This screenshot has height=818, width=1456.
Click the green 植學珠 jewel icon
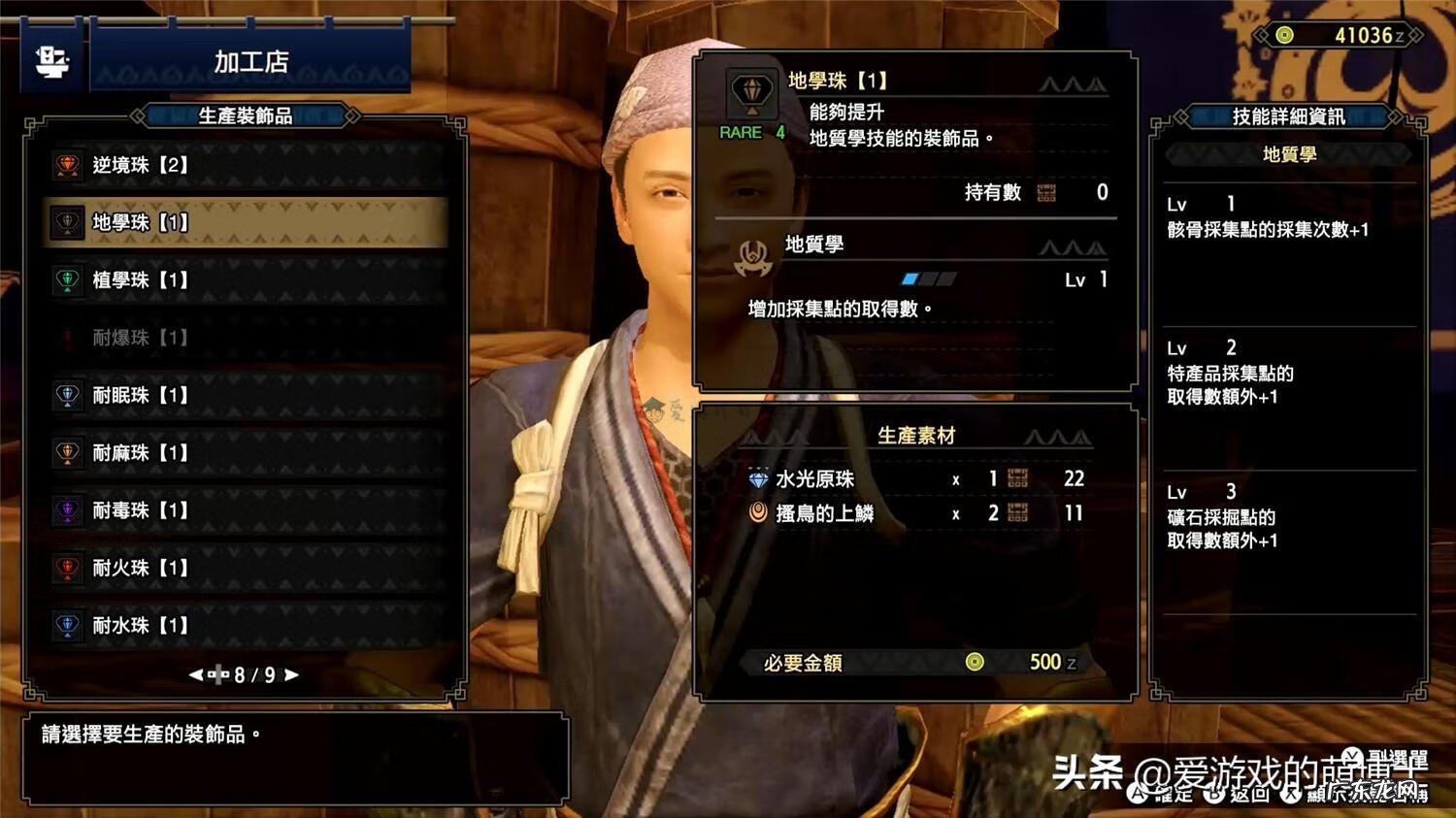(x=66, y=280)
